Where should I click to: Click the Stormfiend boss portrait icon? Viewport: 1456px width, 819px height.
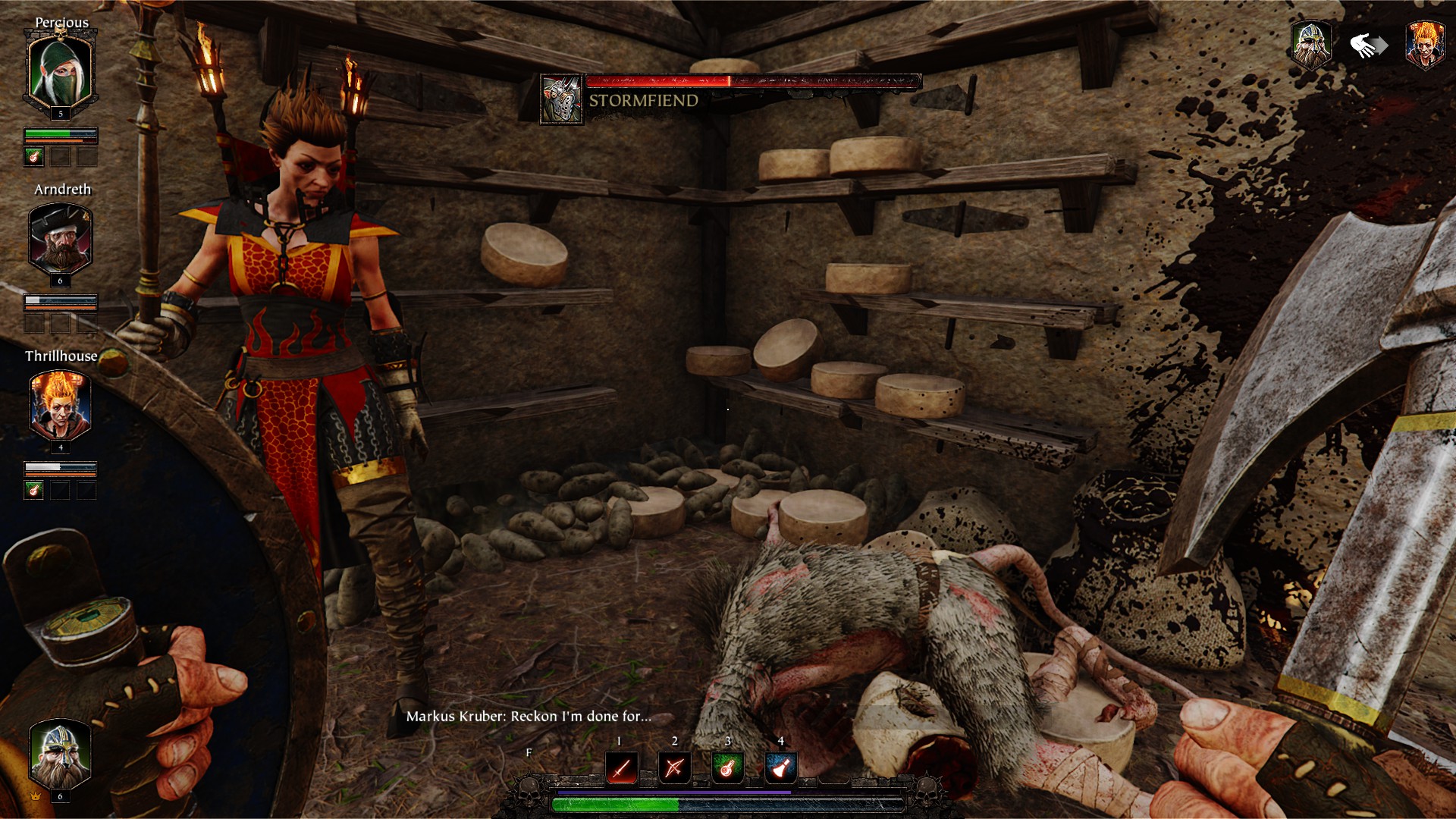[561, 96]
